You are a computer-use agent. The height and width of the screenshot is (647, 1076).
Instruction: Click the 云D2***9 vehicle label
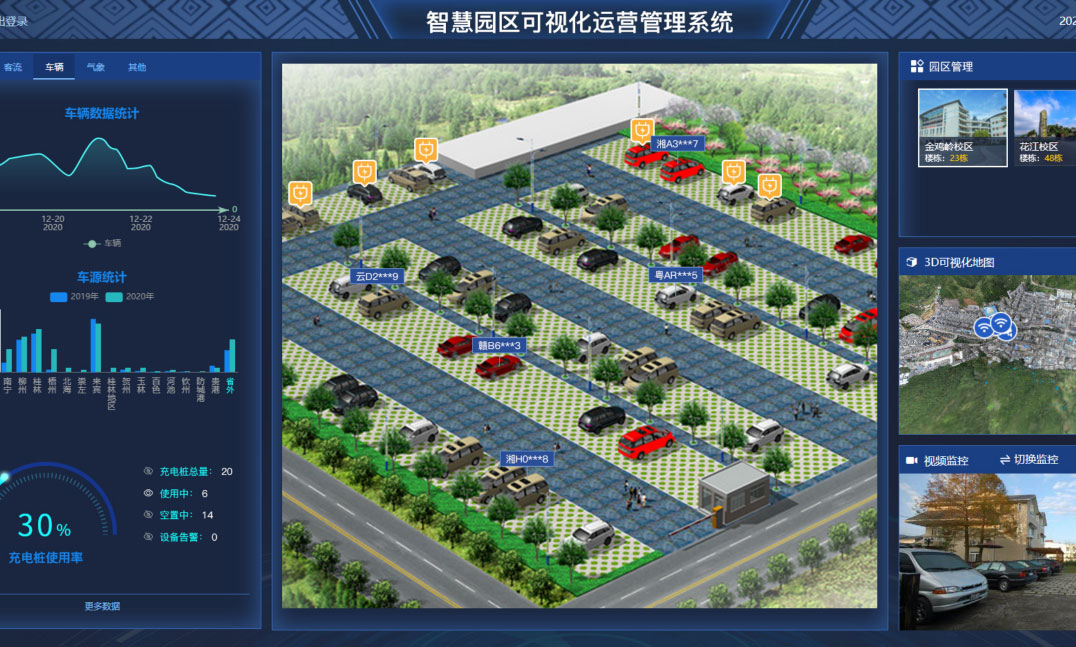pos(377,276)
